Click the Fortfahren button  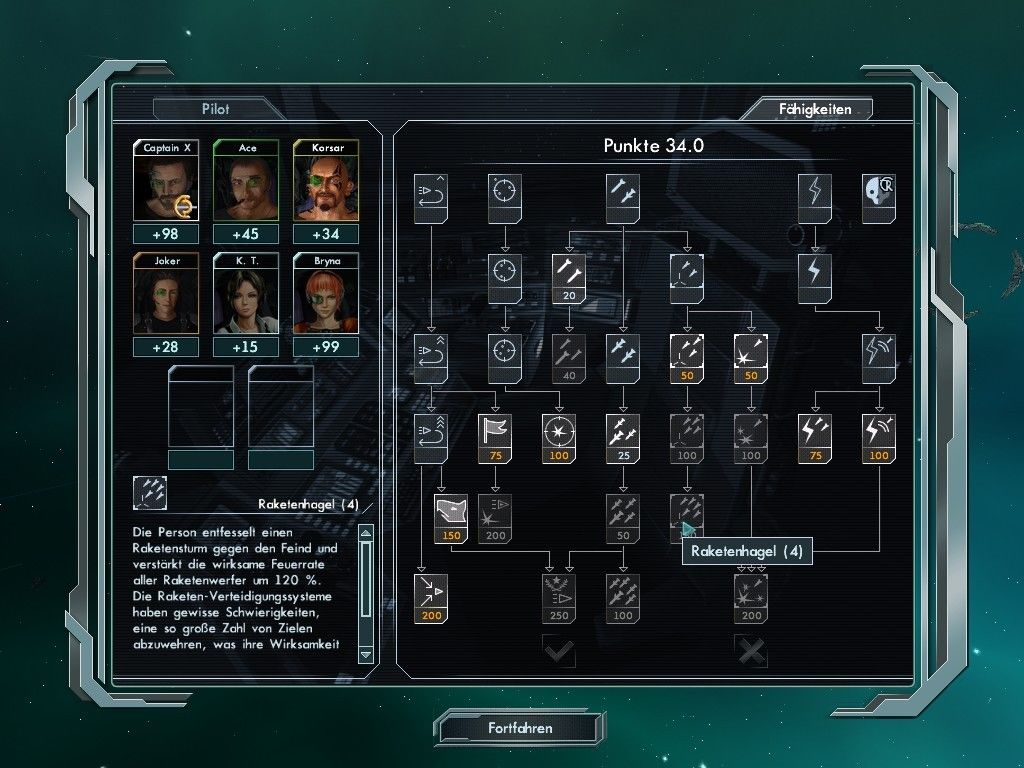click(520, 728)
